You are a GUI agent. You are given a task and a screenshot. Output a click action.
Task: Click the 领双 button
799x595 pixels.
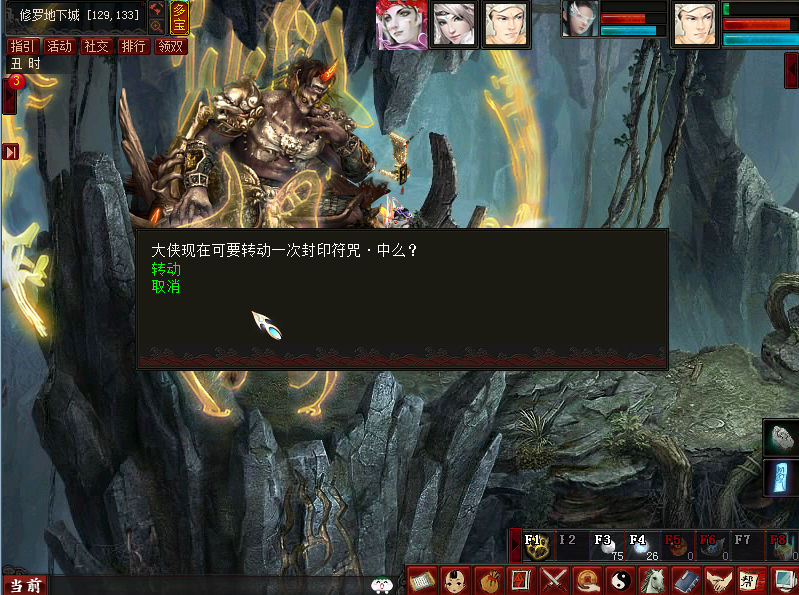pyautogui.click(x=171, y=46)
